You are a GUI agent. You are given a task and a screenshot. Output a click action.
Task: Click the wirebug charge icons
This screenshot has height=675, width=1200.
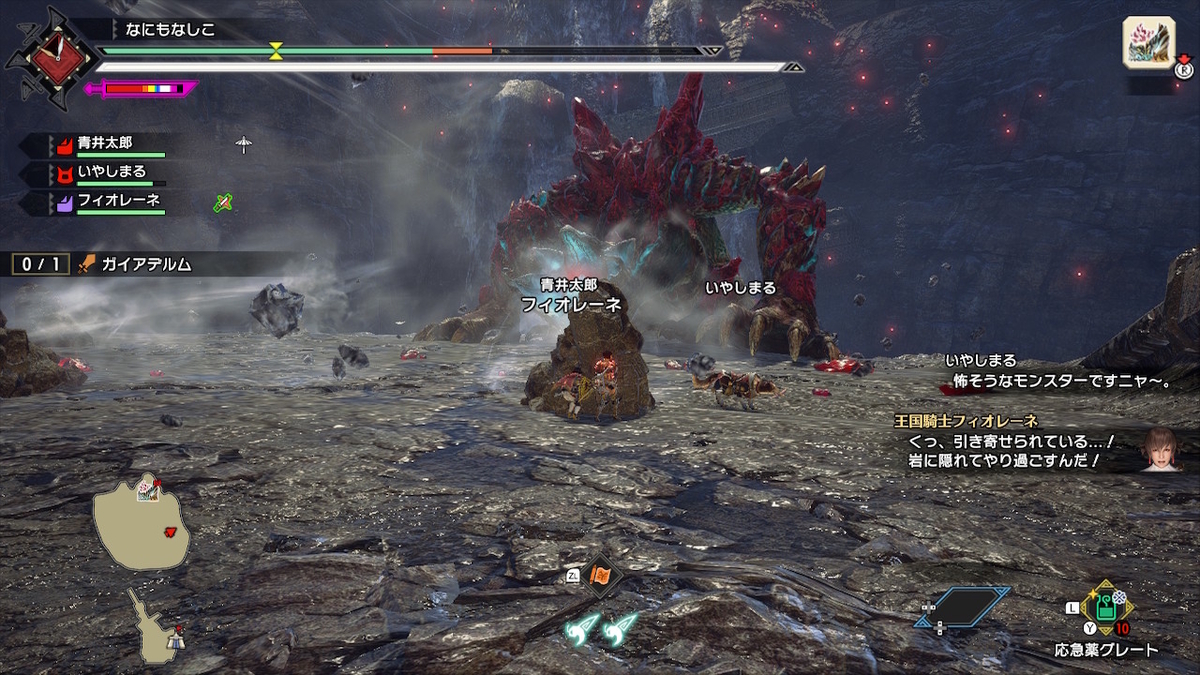point(601,627)
